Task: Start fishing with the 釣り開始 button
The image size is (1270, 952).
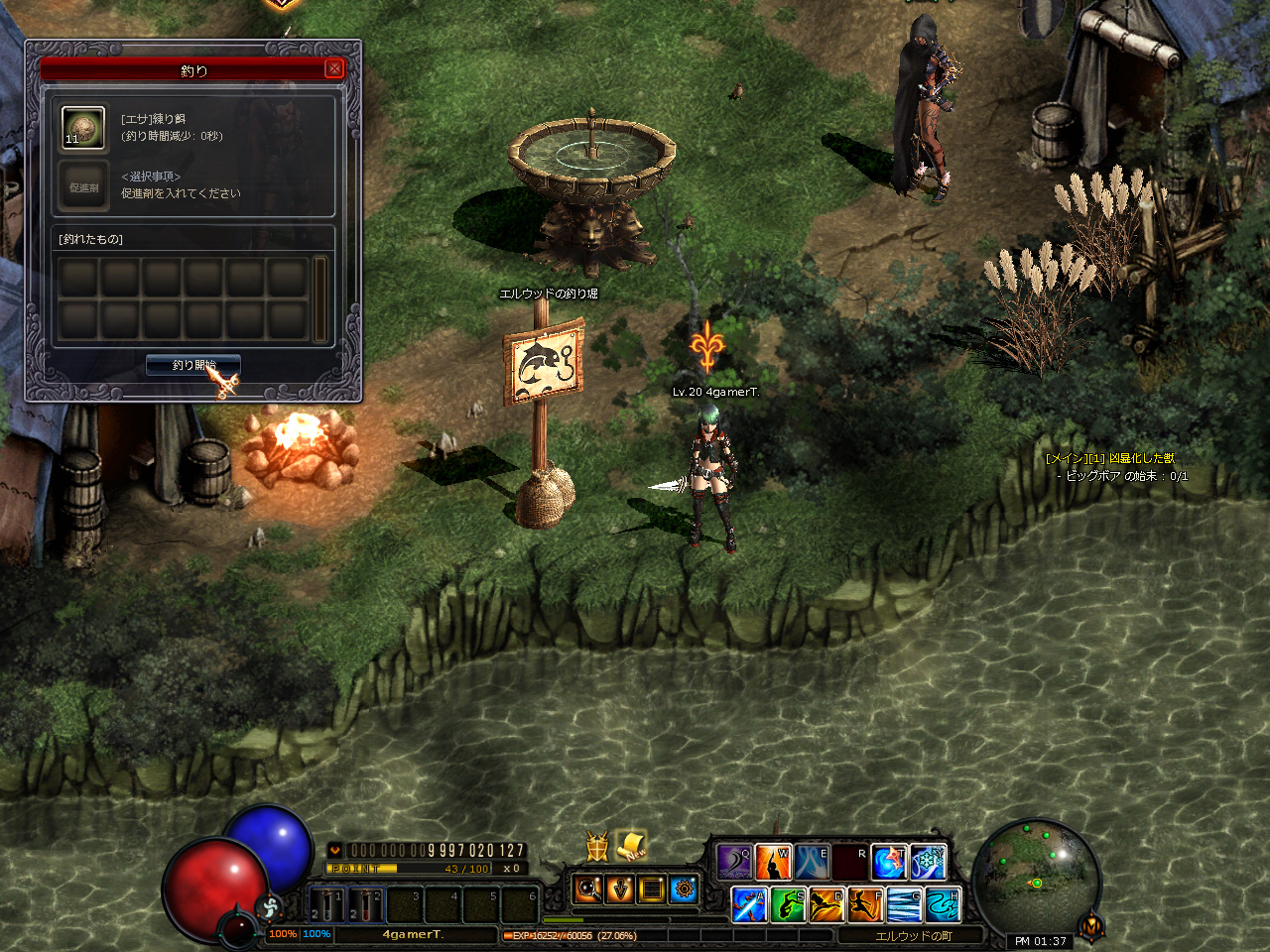Action: click(x=193, y=365)
